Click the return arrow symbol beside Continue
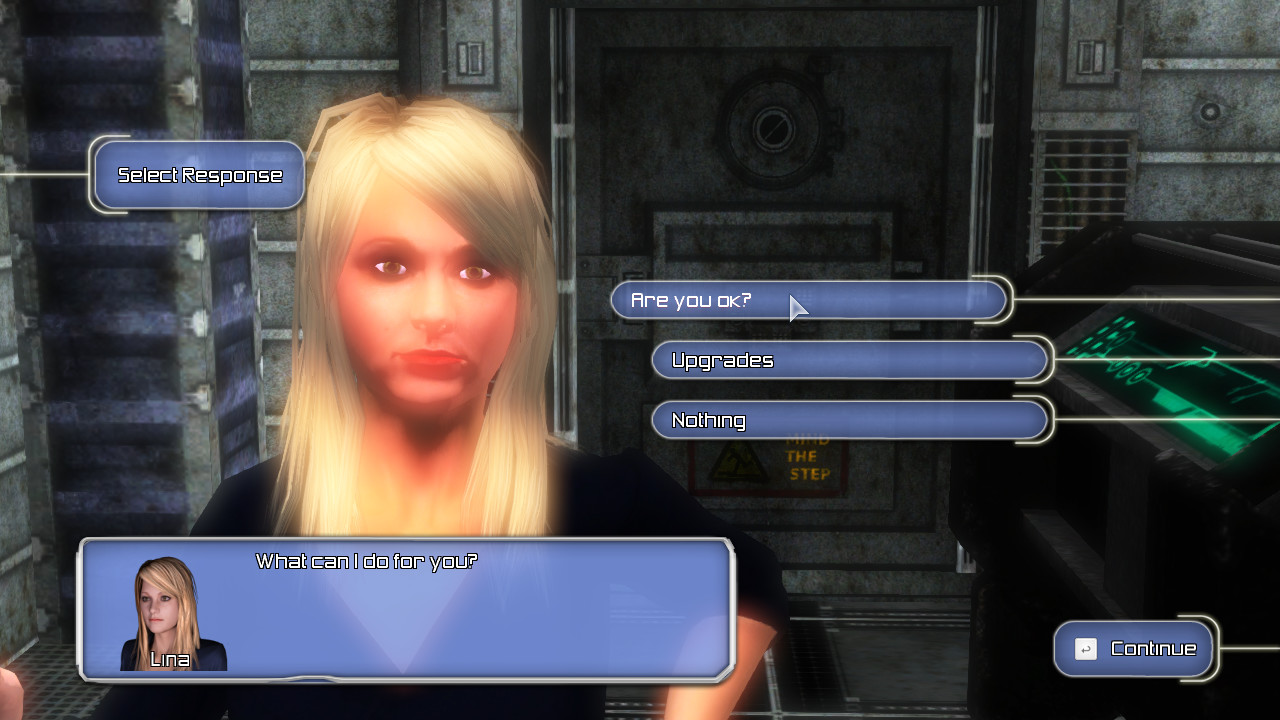 [x=1084, y=648]
